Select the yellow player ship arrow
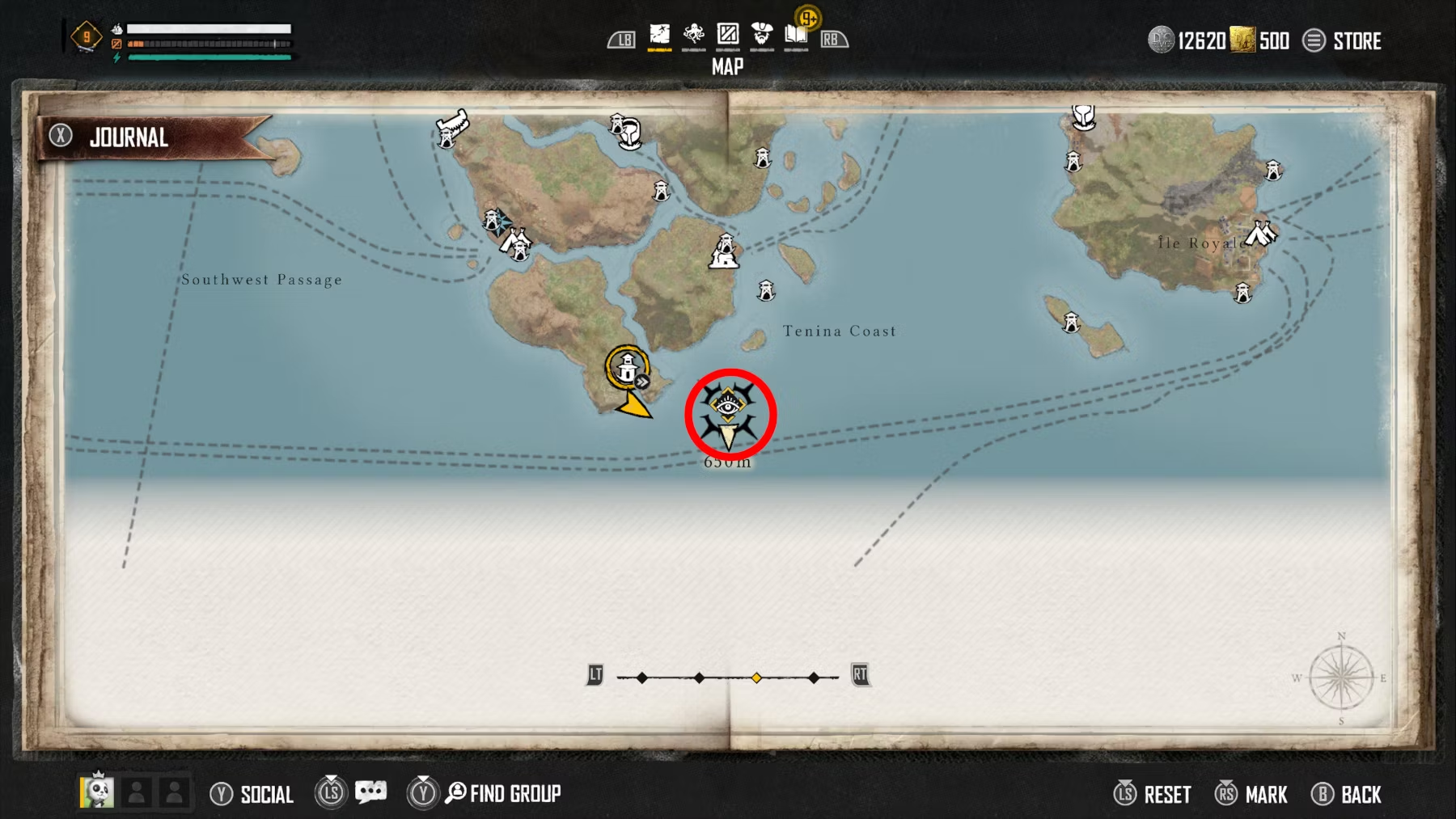This screenshot has height=819, width=1456. click(x=634, y=405)
